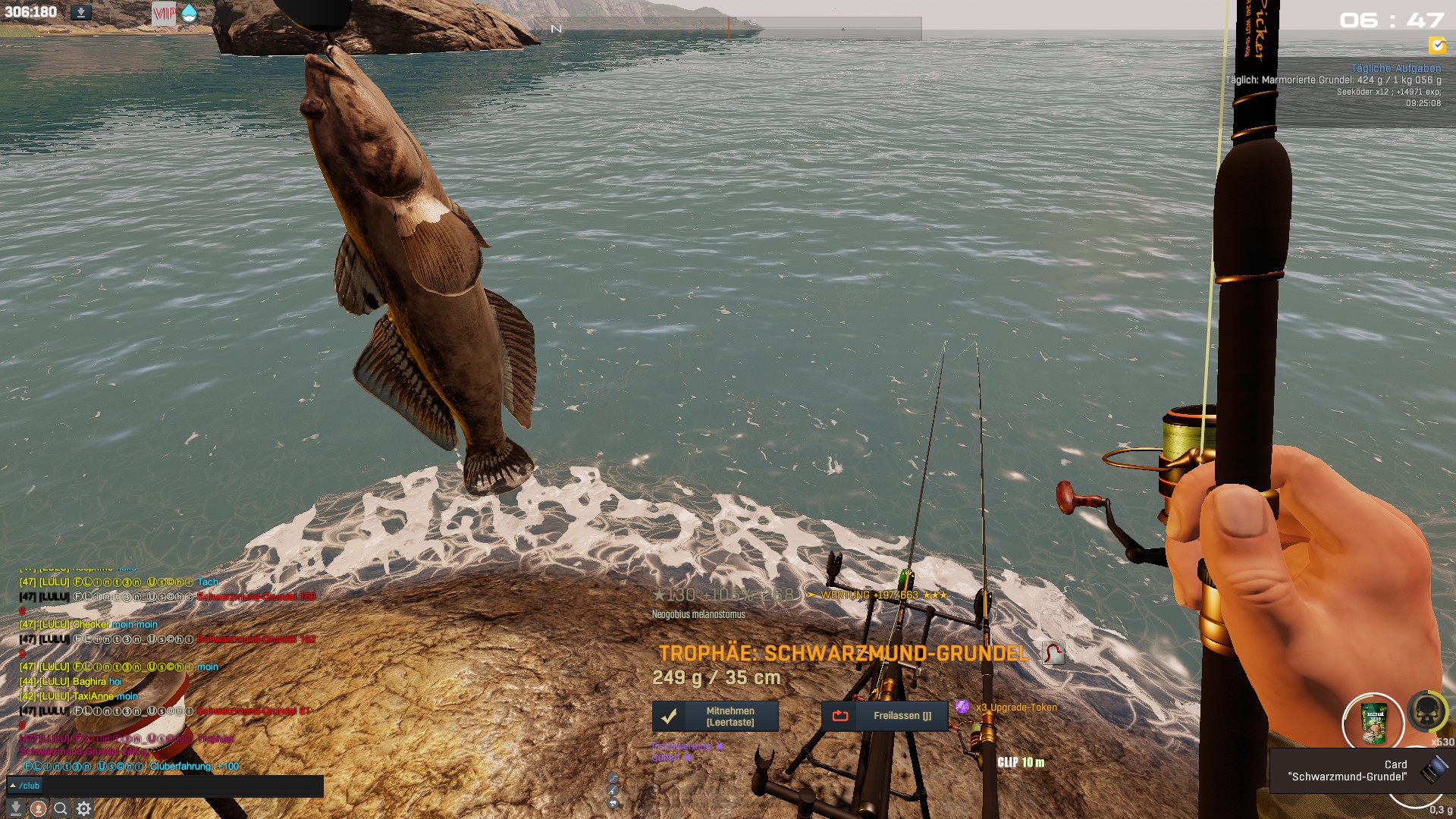Click the water drop icon beside VIP
This screenshot has width=1456, height=819.
coord(189,13)
